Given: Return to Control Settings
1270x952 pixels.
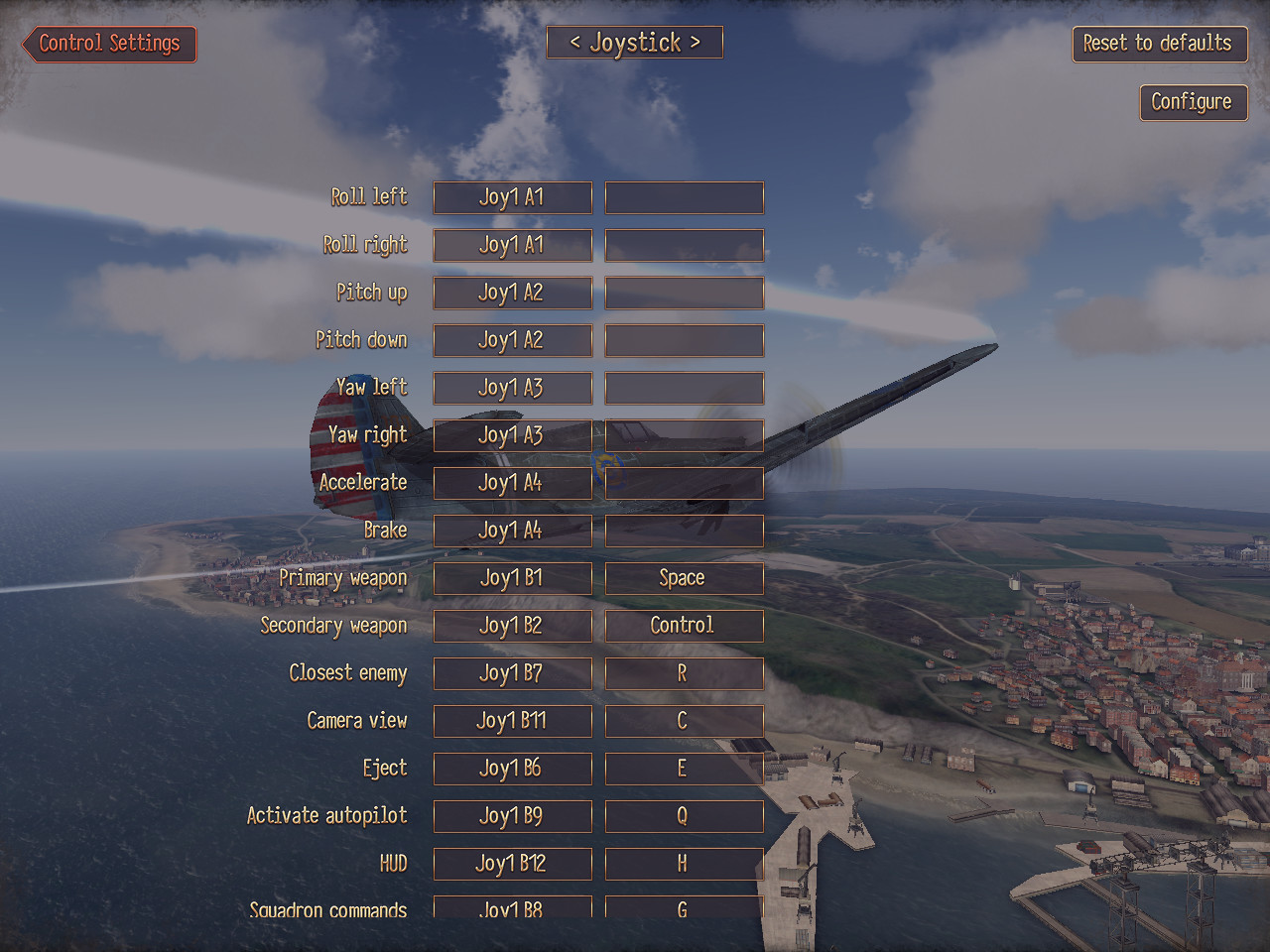Looking at the screenshot, I should coord(108,44).
